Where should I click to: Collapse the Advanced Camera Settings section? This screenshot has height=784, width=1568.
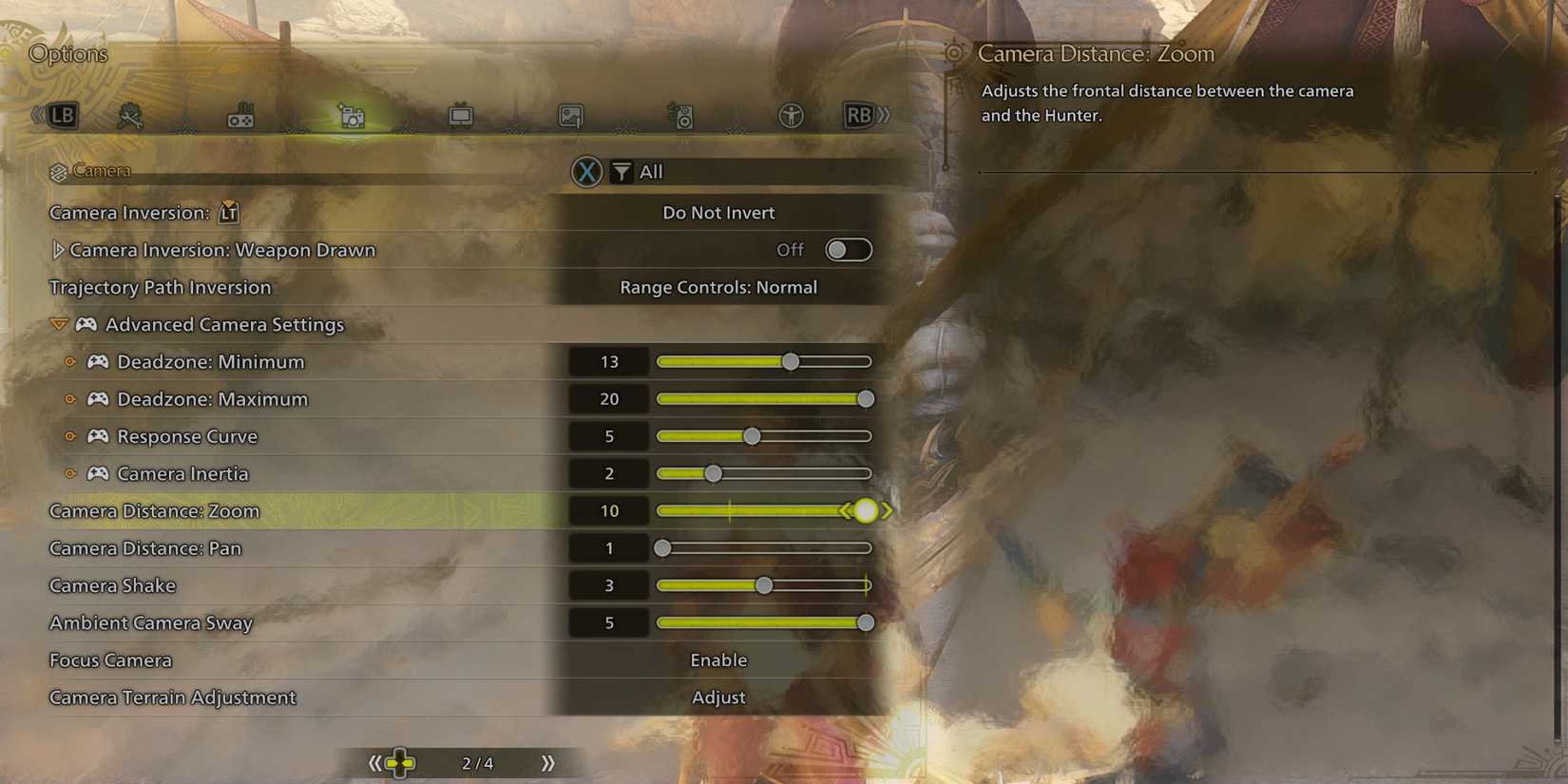click(x=58, y=324)
